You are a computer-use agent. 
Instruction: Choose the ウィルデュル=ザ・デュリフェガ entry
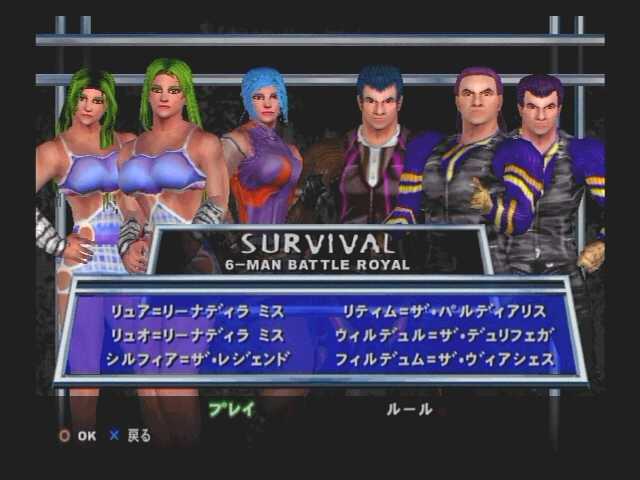[443, 335]
